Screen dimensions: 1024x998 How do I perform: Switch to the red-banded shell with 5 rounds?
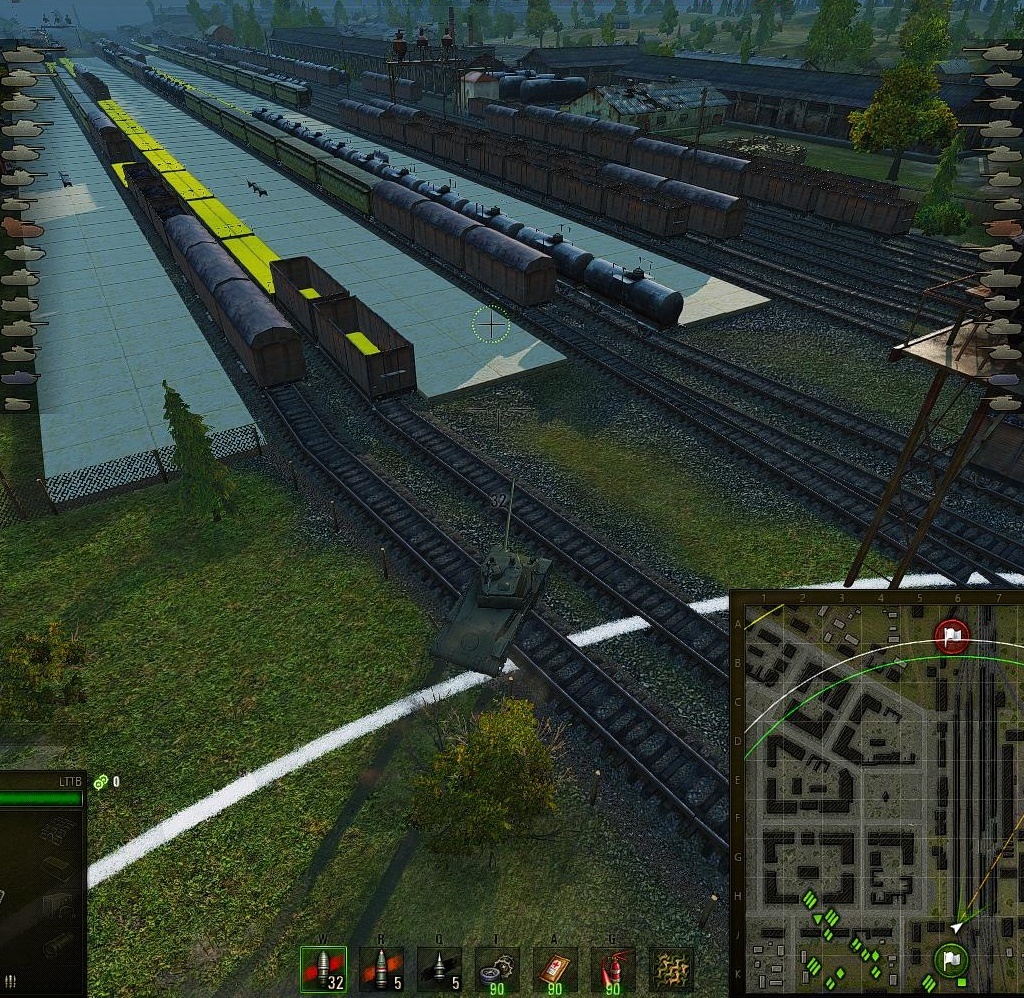[382, 969]
